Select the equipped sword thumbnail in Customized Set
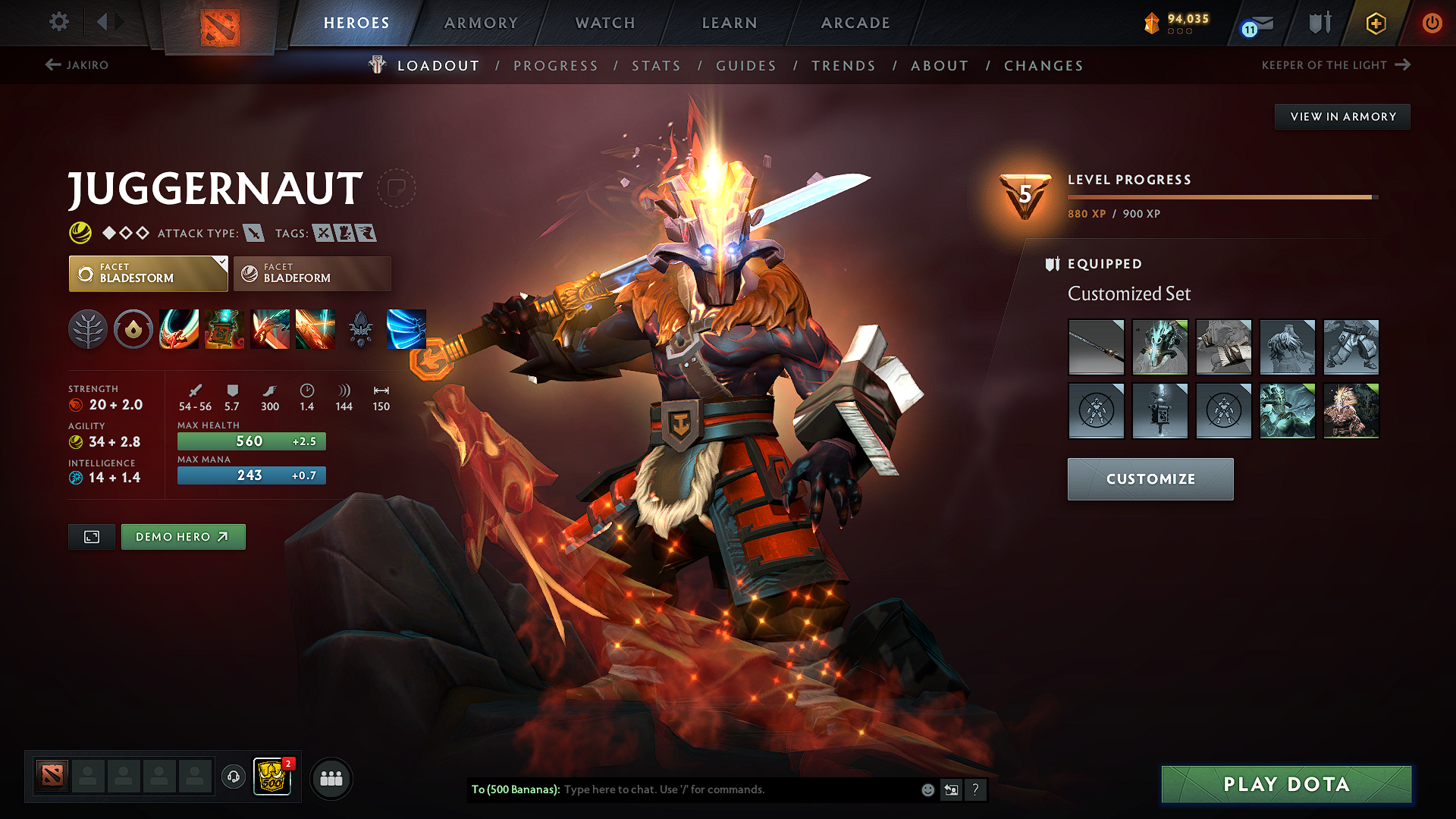The image size is (1456, 819). [x=1096, y=347]
